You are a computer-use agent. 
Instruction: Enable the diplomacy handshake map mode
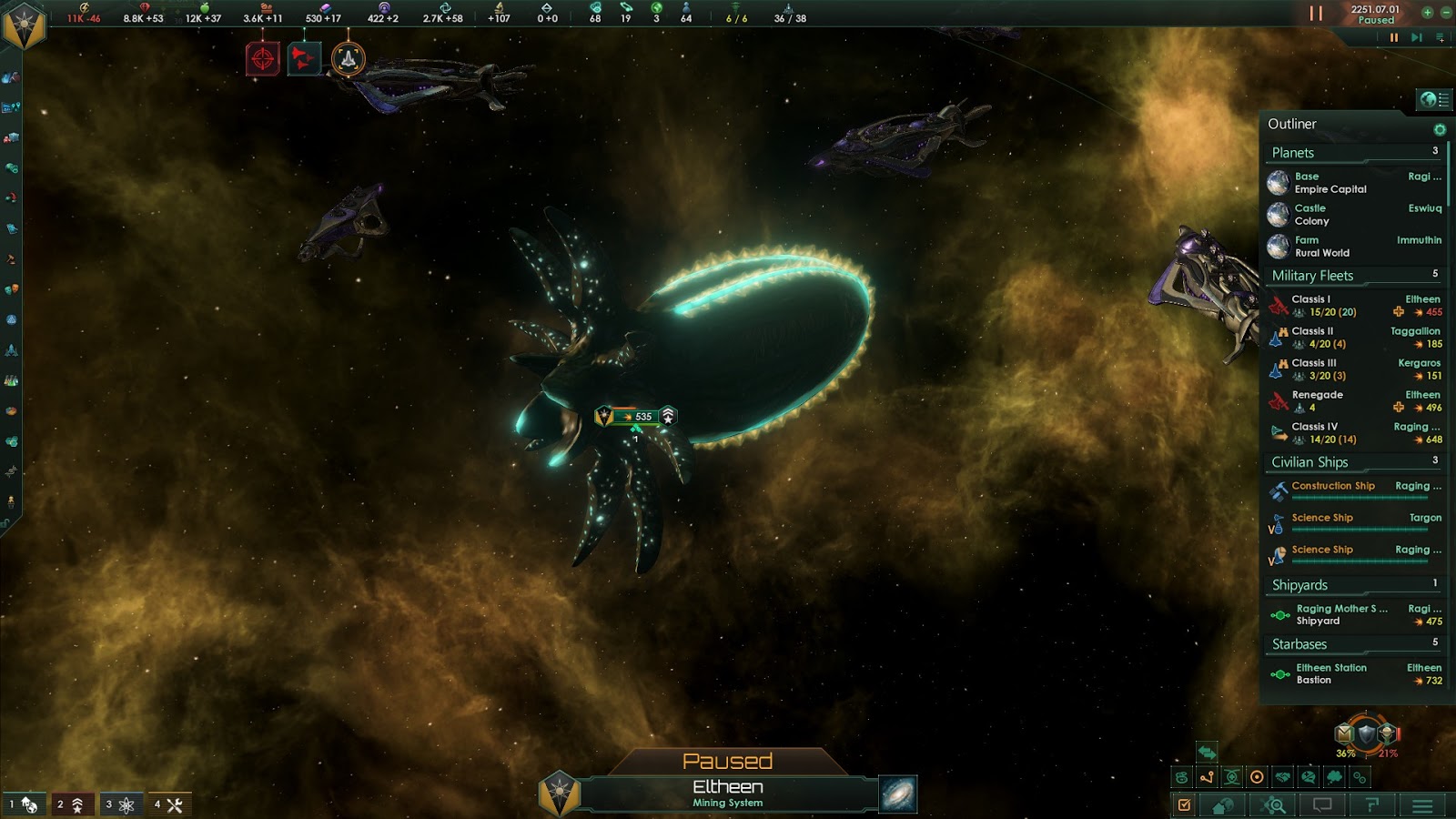pos(1282,776)
